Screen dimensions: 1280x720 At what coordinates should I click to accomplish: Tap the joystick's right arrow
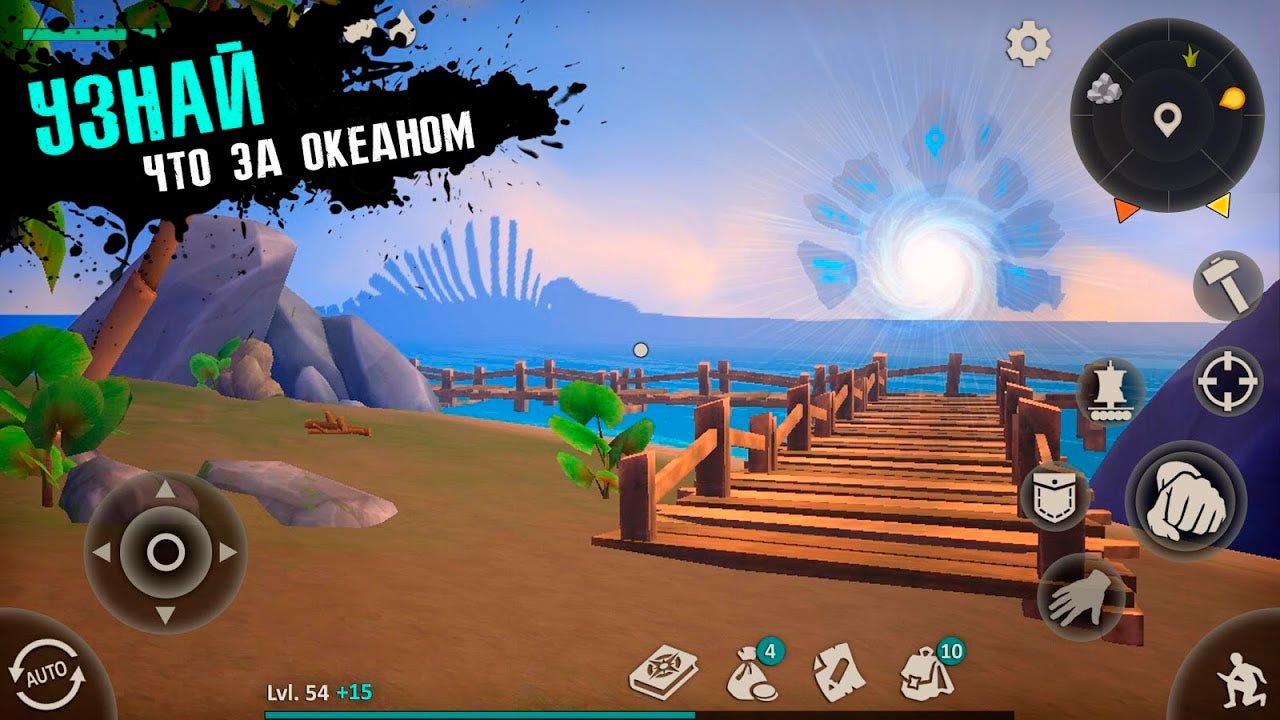[x=228, y=551]
